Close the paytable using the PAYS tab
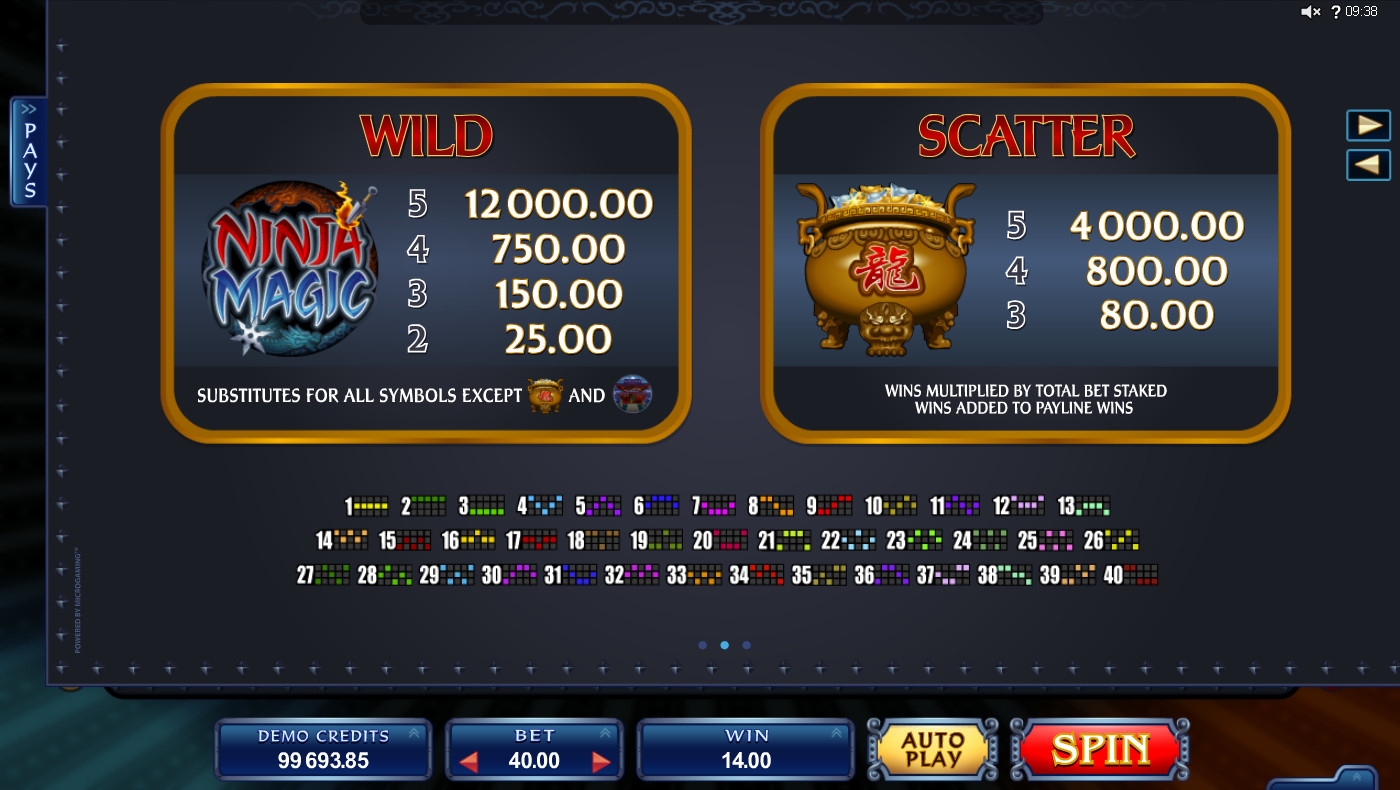 click(28, 152)
